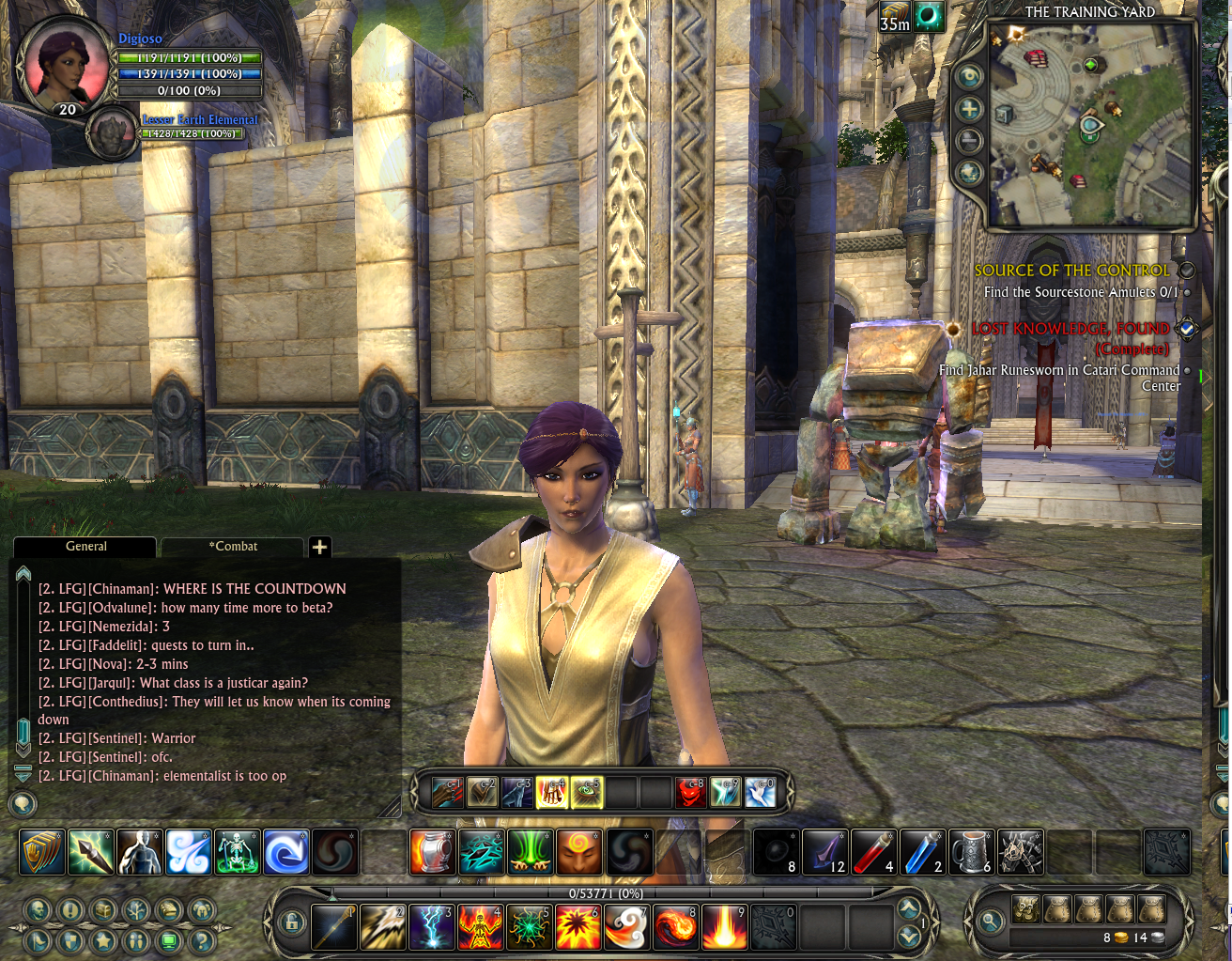1232x961 pixels.
Task: Switch to the Combat chat tab
Action: coord(233,547)
